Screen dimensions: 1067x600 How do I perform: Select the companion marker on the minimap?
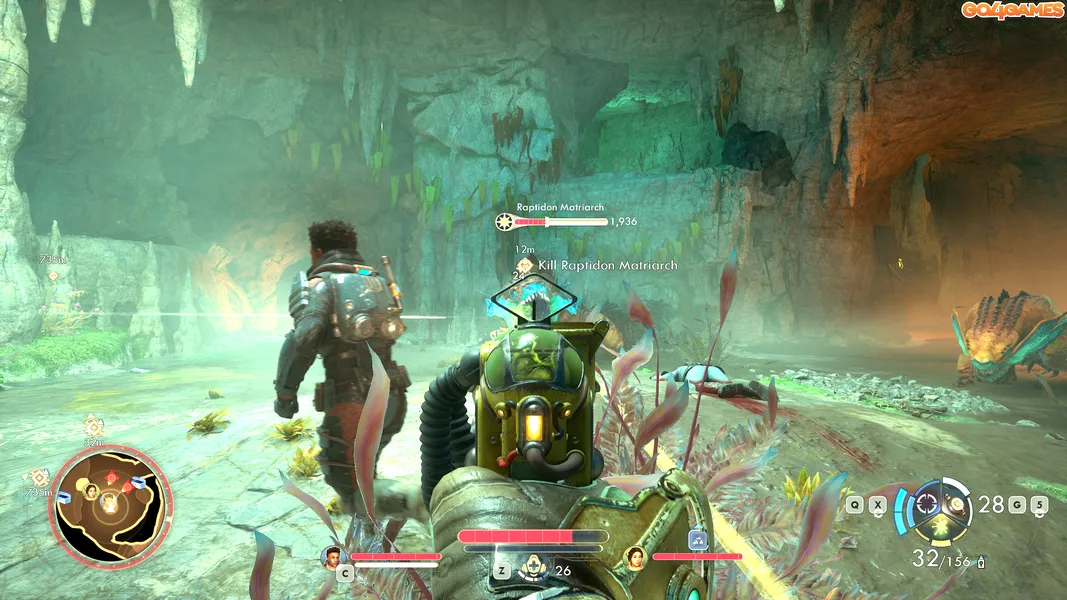tap(90, 490)
